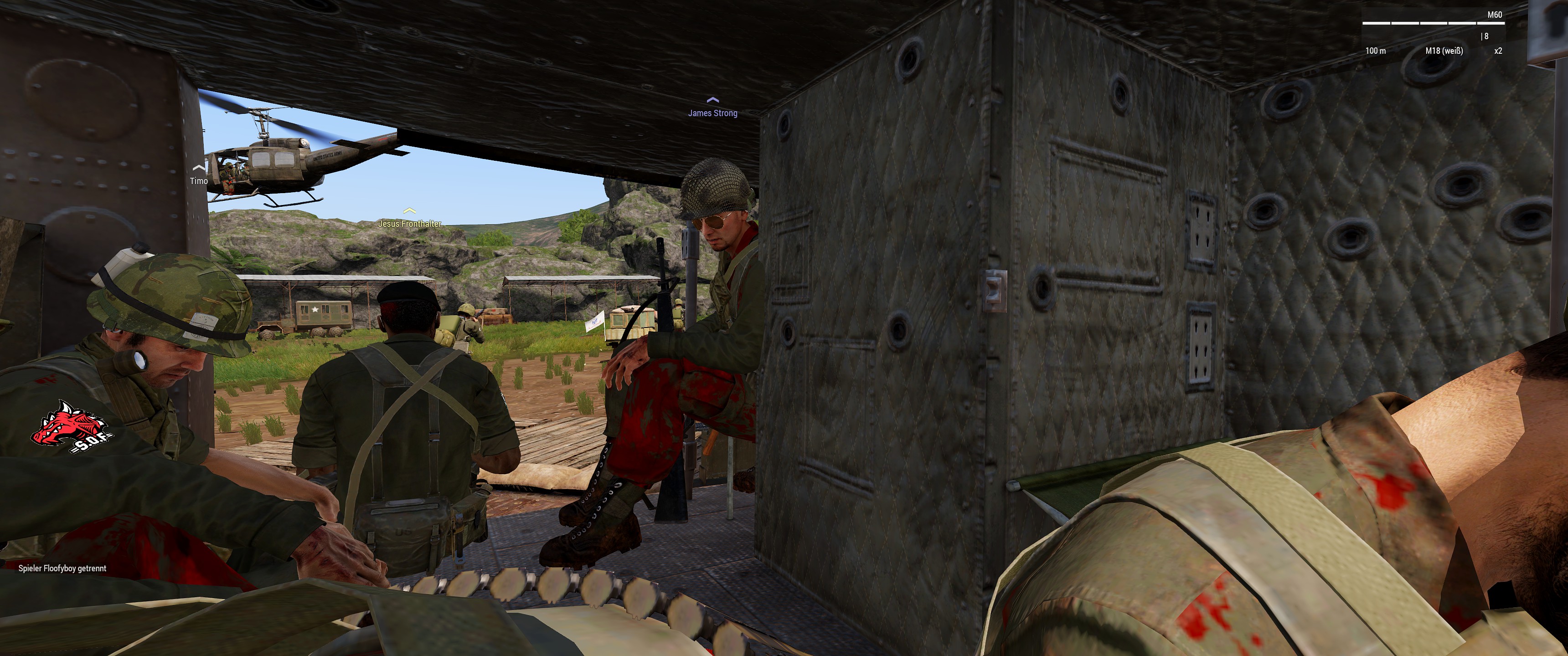
Task: Select the James Strong player name tag
Action: pyautogui.click(x=712, y=113)
